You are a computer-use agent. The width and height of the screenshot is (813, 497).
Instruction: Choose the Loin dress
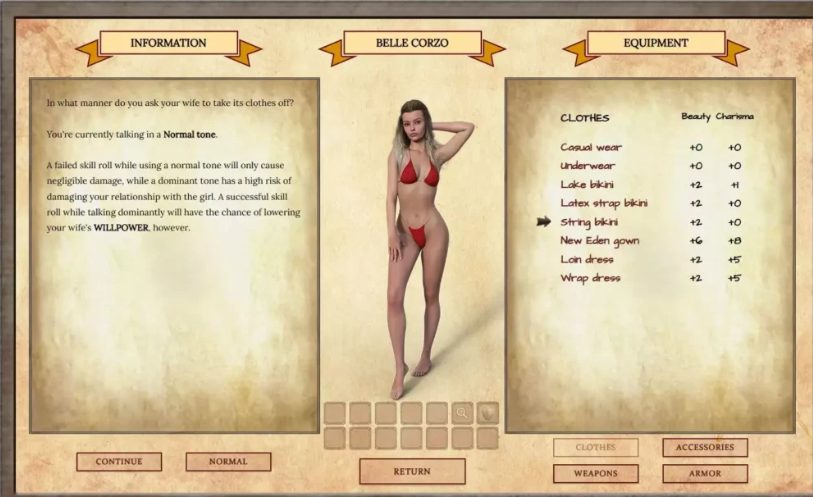[x=586, y=259]
